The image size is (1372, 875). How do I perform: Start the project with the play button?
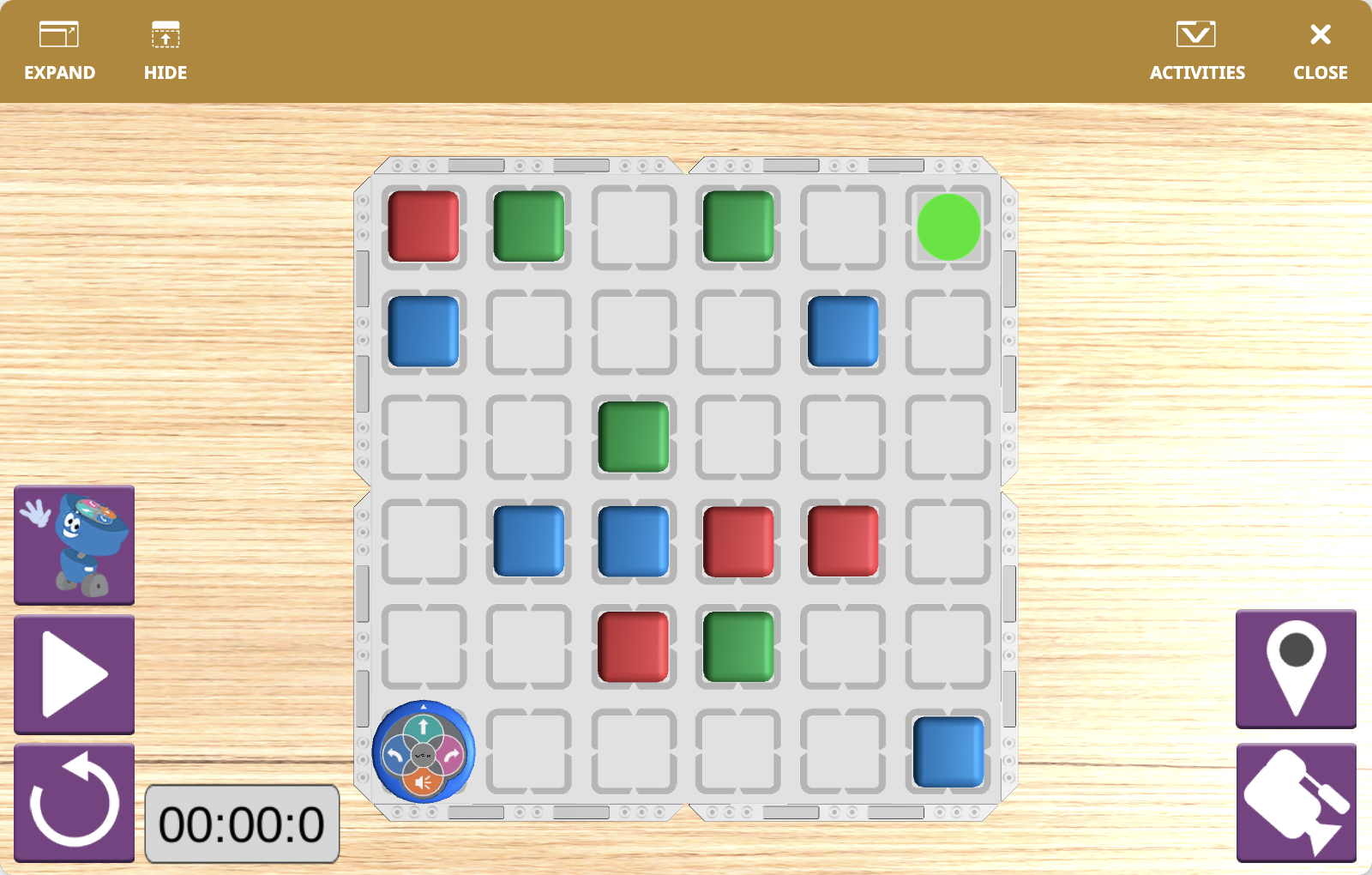click(75, 674)
